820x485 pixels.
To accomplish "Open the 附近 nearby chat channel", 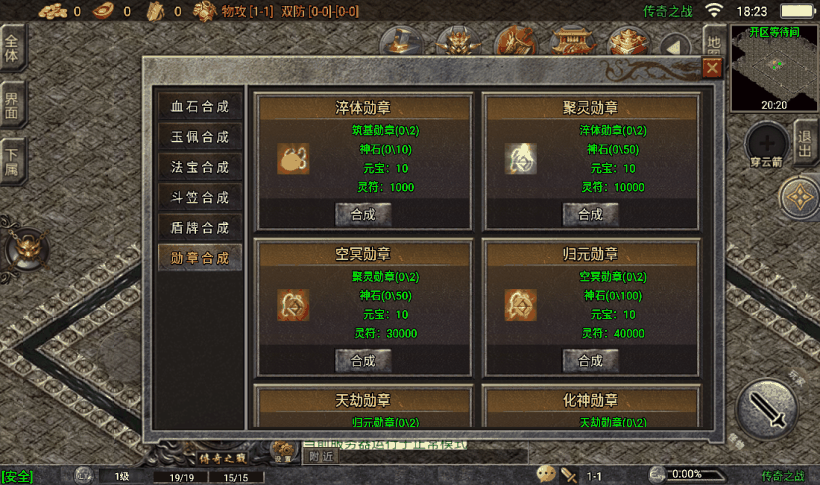I will (322, 456).
